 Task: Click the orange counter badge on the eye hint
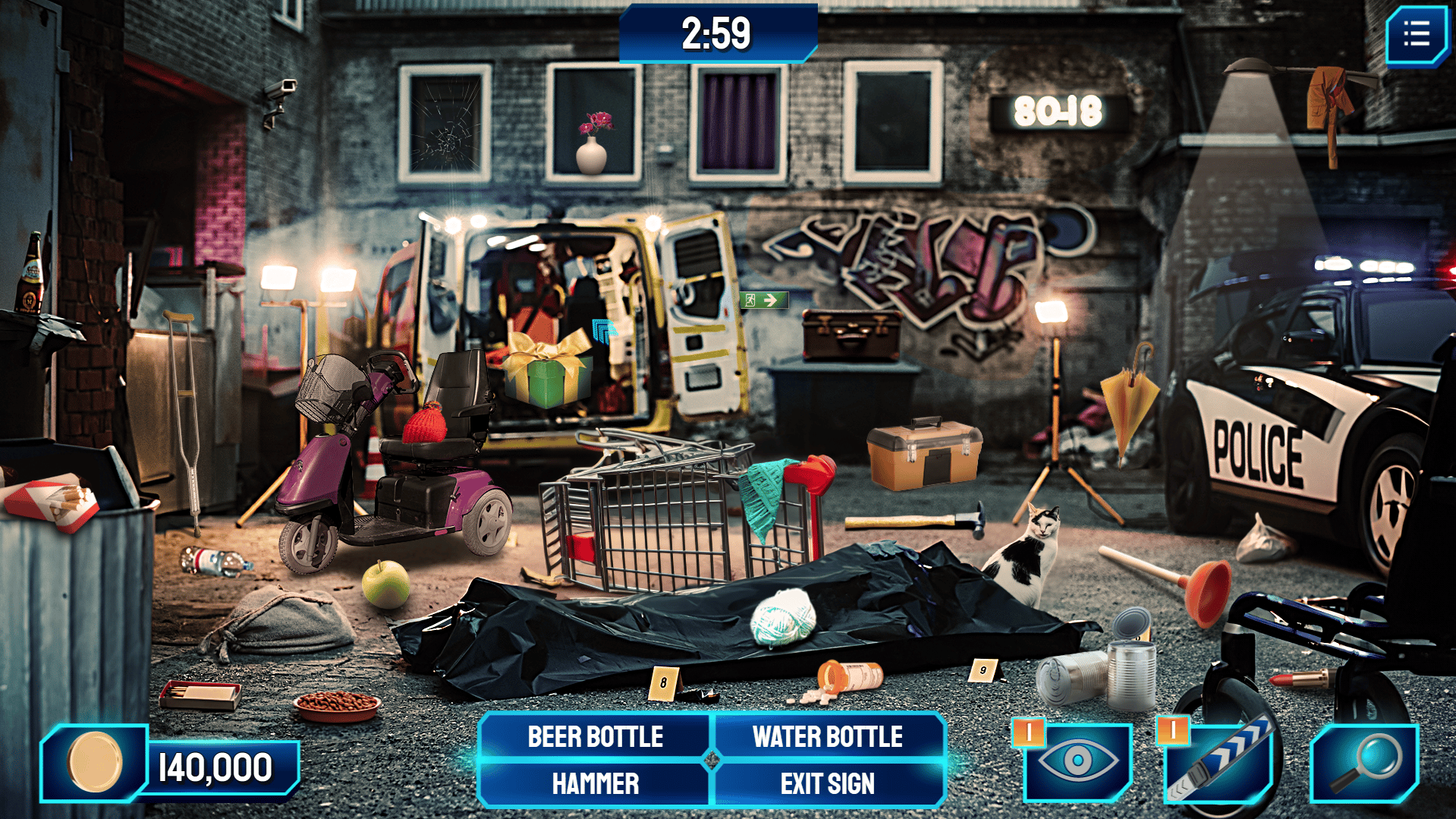point(1030,732)
